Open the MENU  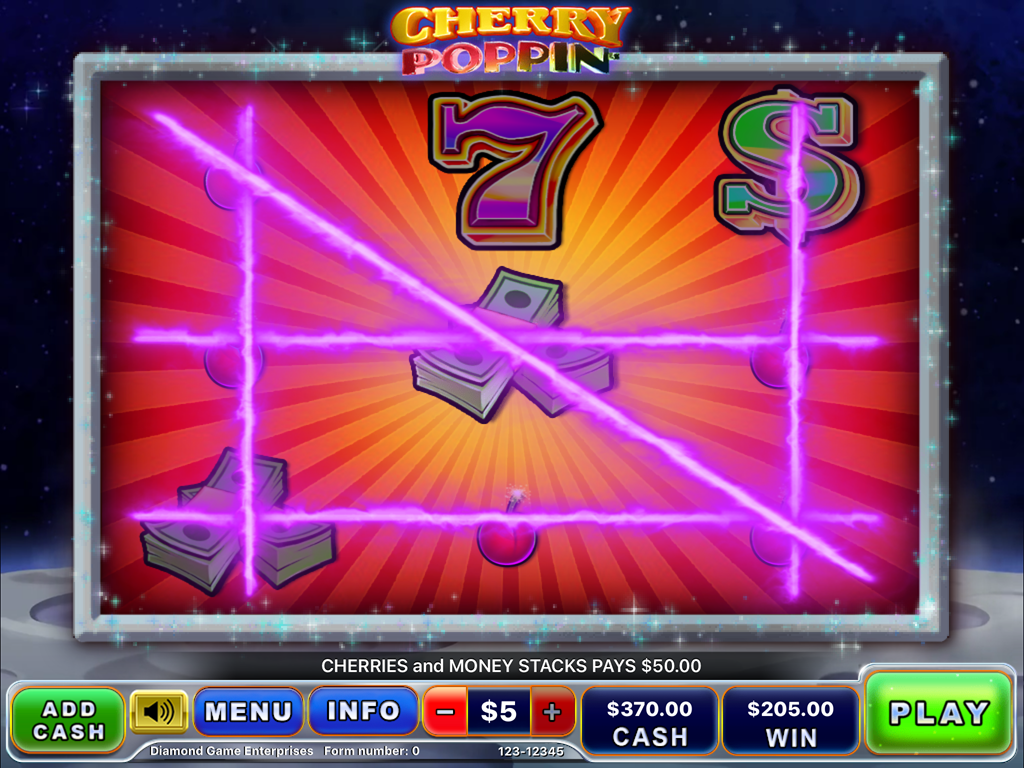pos(248,711)
